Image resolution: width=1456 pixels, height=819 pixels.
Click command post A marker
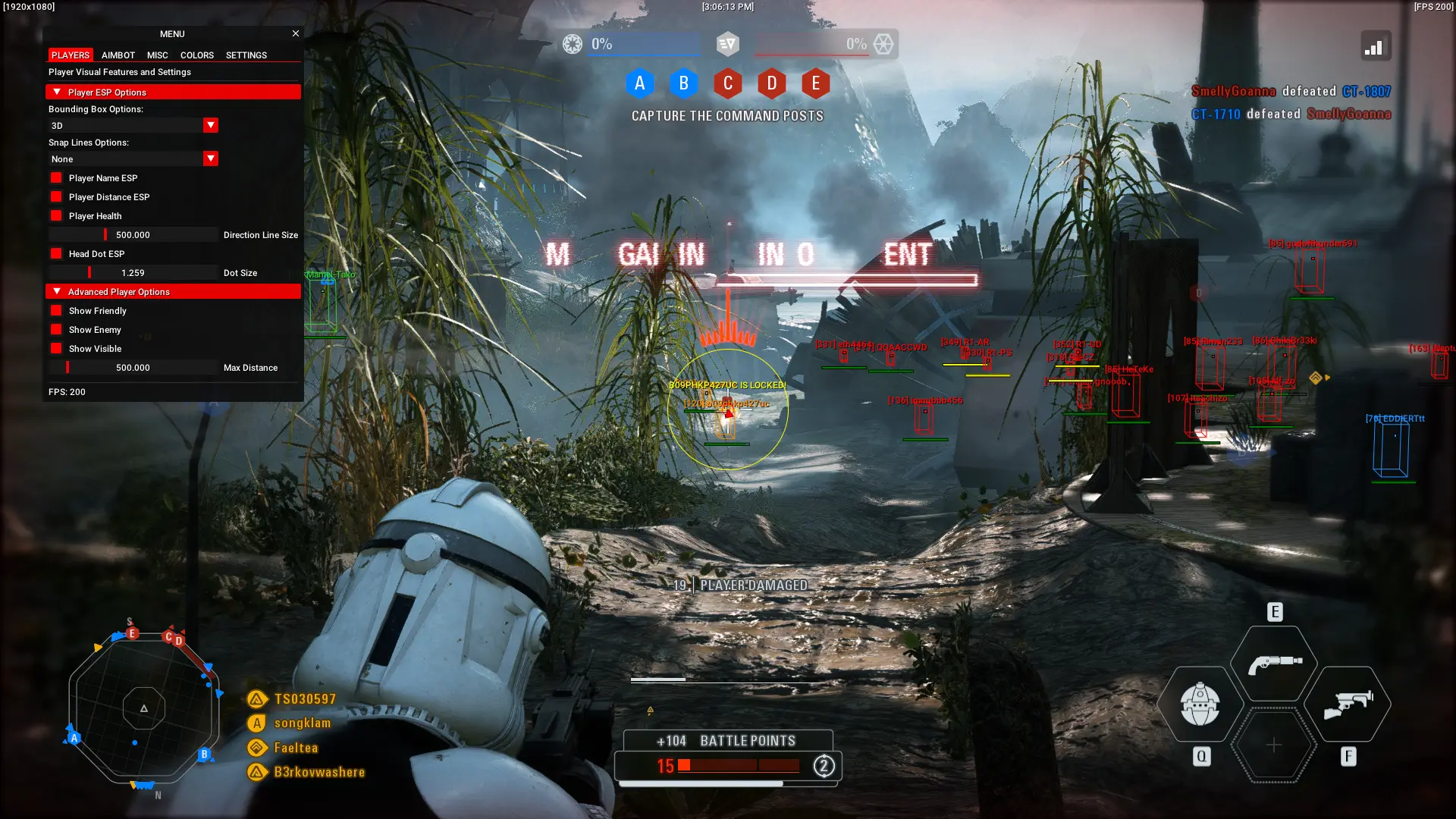[x=641, y=83]
